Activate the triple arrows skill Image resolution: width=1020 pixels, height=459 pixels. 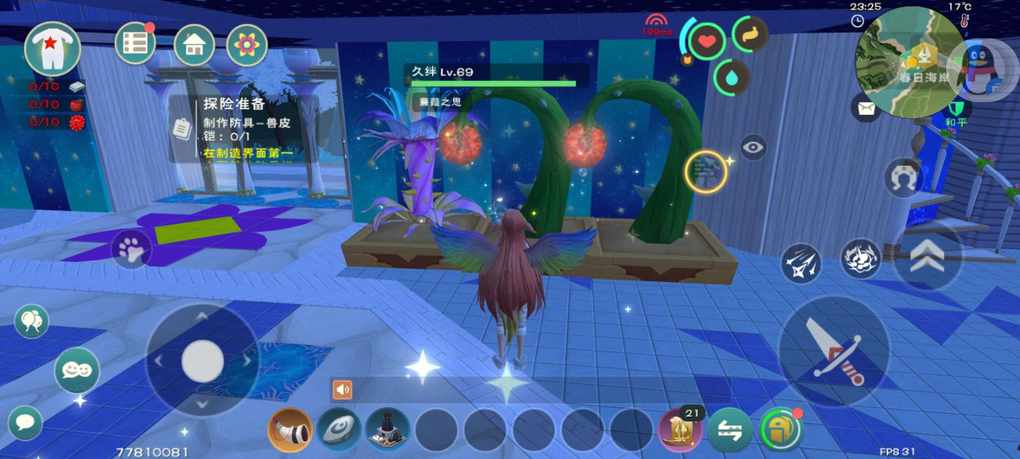(801, 263)
